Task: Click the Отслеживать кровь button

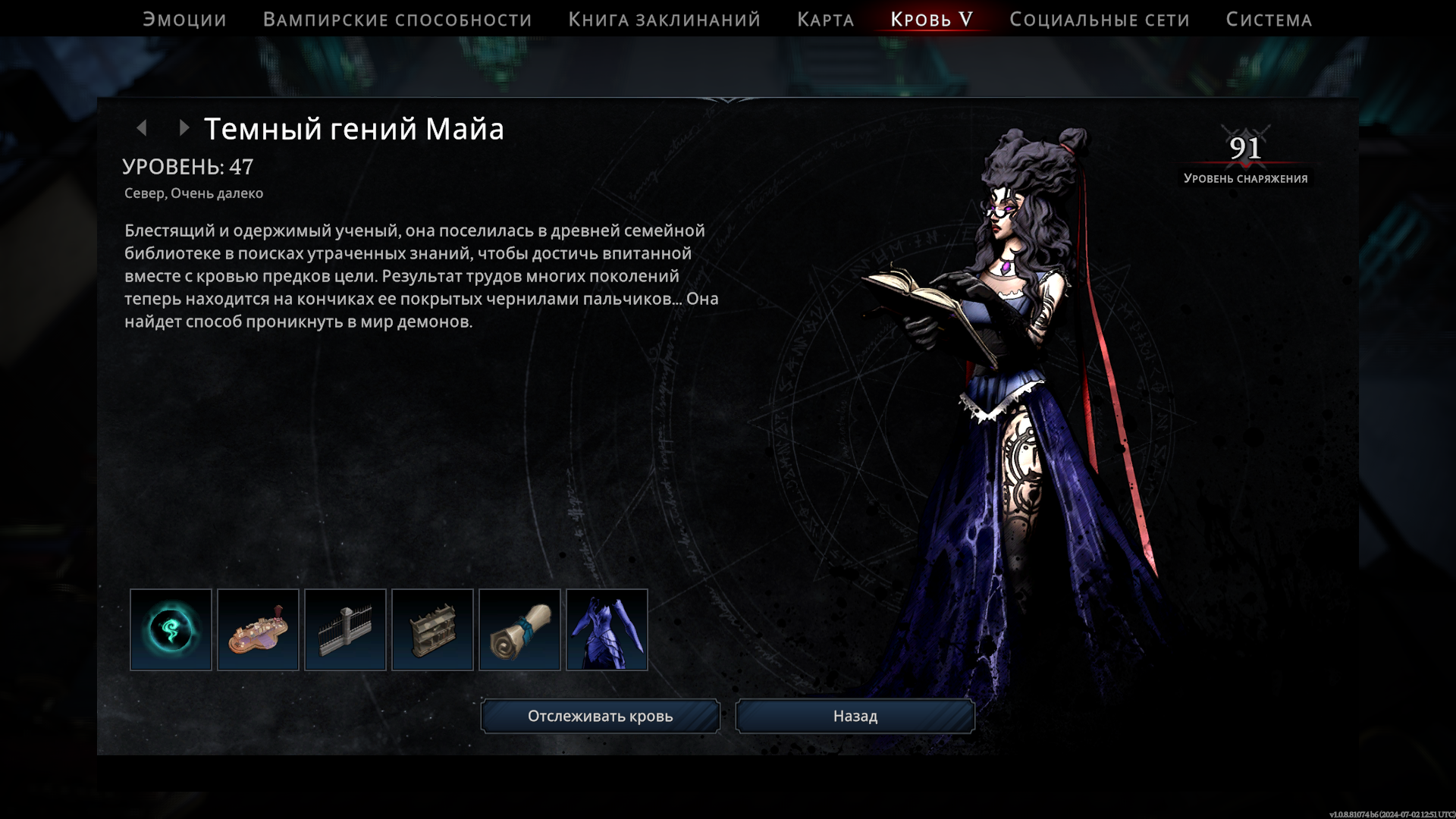Action: click(600, 716)
